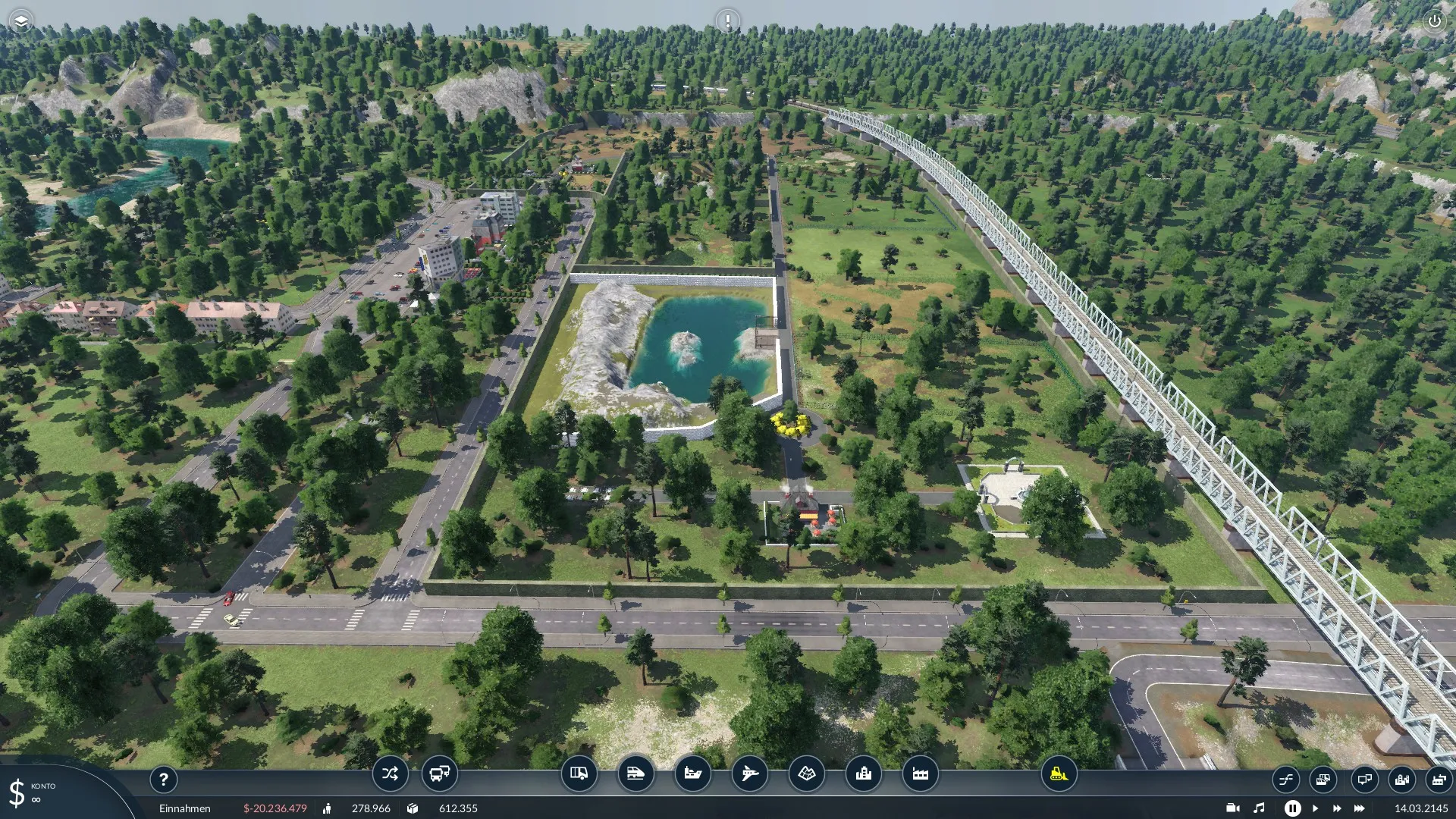The image size is (1456, 819).
Task: Open the terrain landscaping tool
Action: pos(806,774)
